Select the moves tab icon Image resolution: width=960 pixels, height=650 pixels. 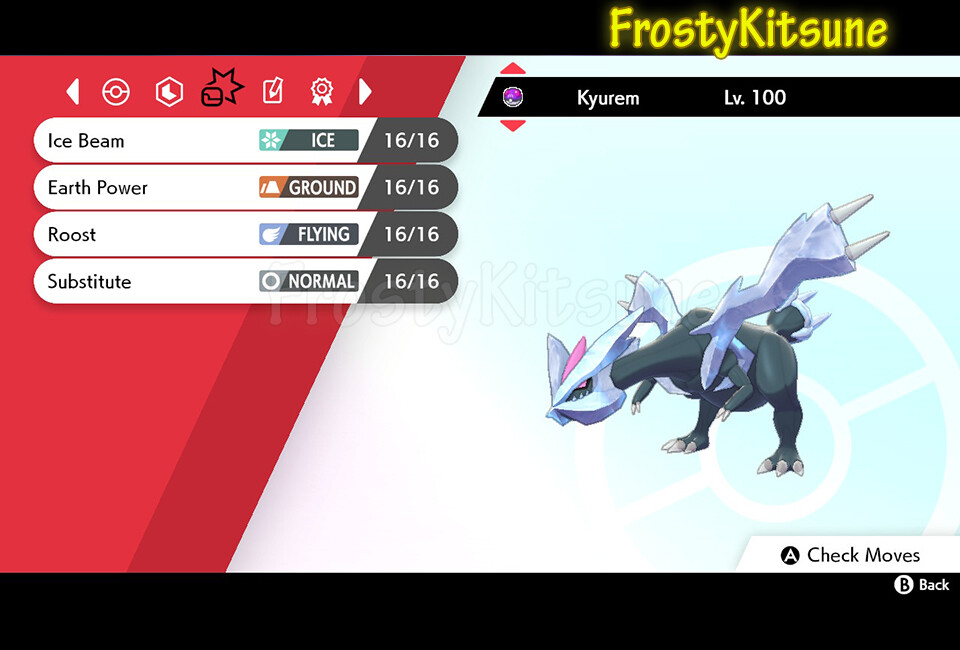tap(221, 91)
